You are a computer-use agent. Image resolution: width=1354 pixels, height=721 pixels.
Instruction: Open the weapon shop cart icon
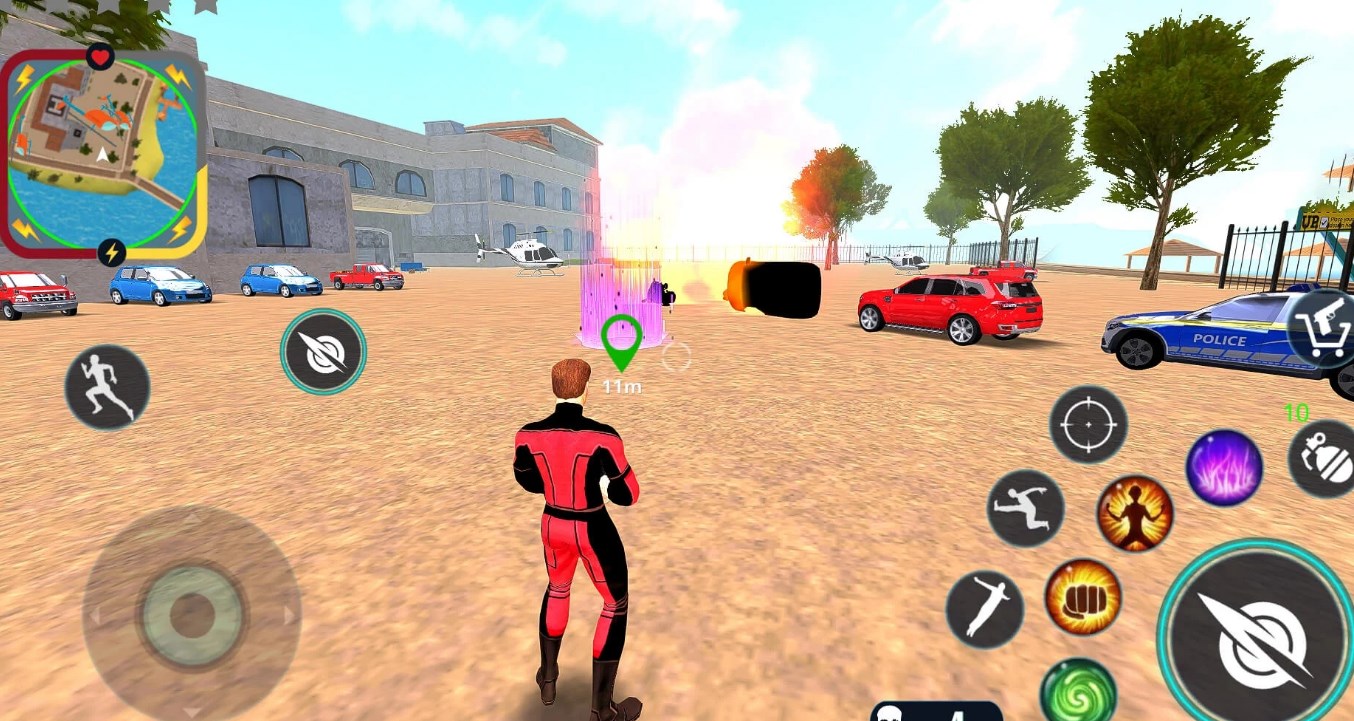click(1324, 328)
